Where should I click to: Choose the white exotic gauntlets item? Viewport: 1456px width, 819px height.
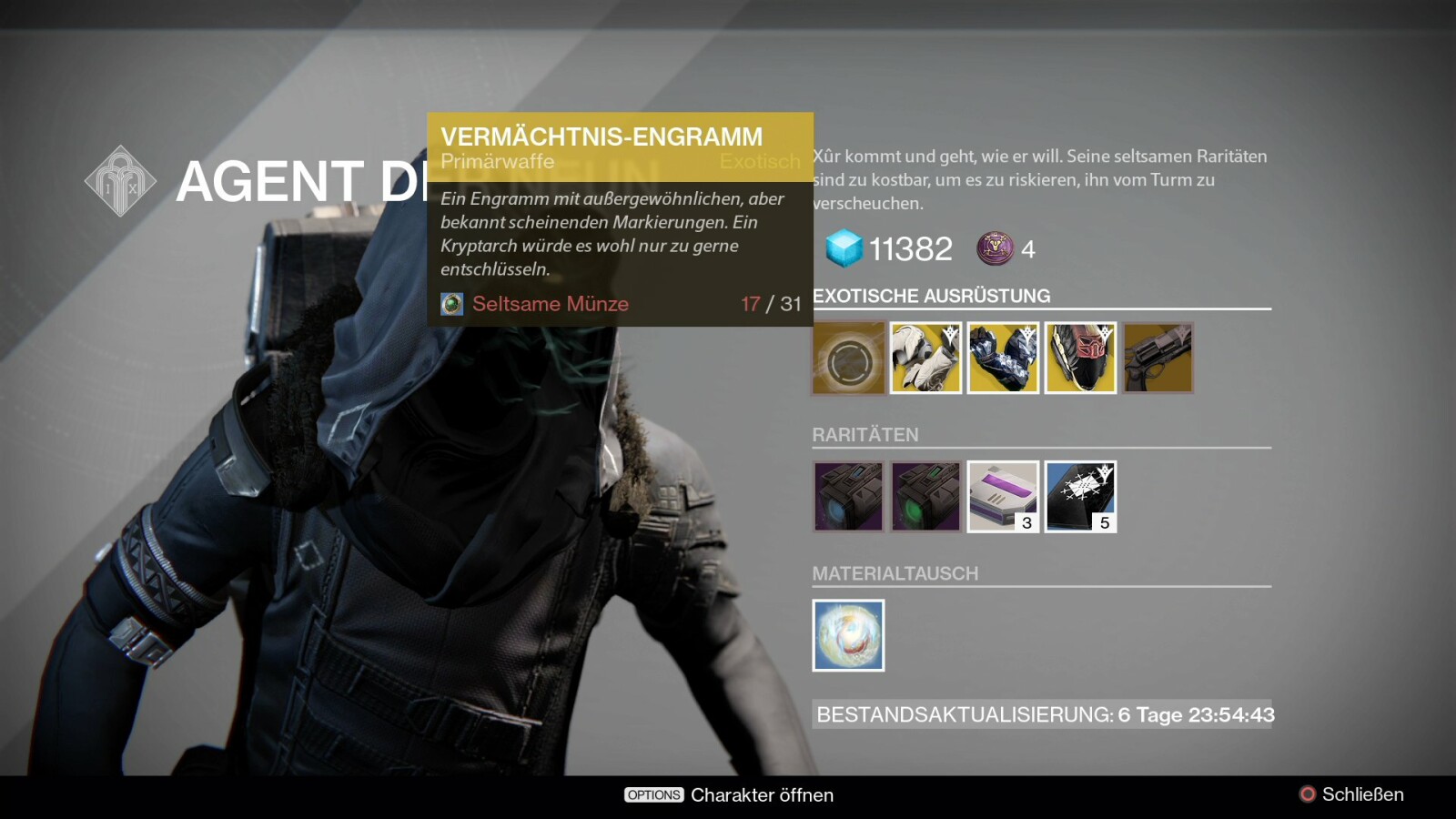coord(925,358)
